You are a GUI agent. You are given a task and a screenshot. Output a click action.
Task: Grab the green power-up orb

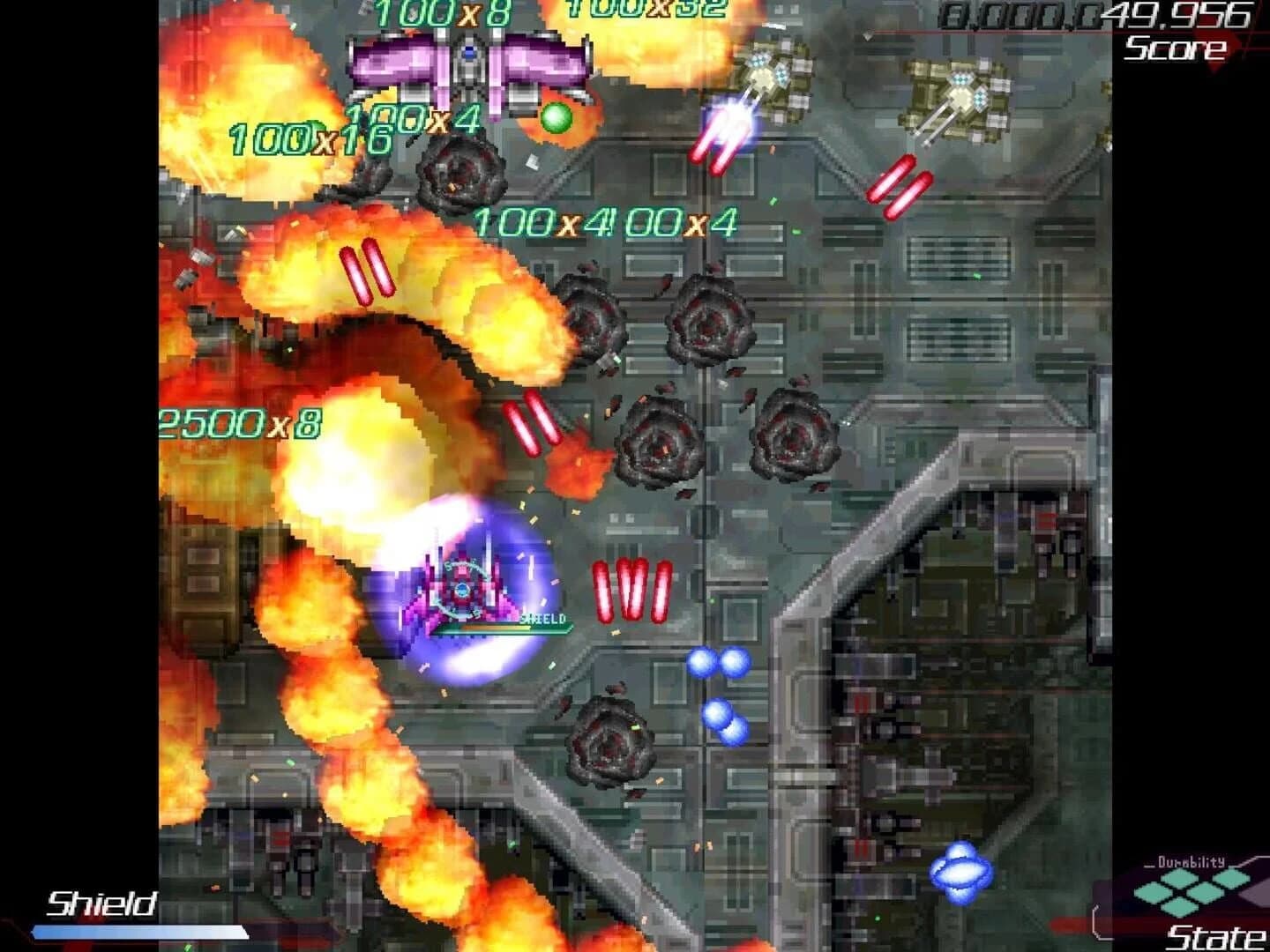556,117
